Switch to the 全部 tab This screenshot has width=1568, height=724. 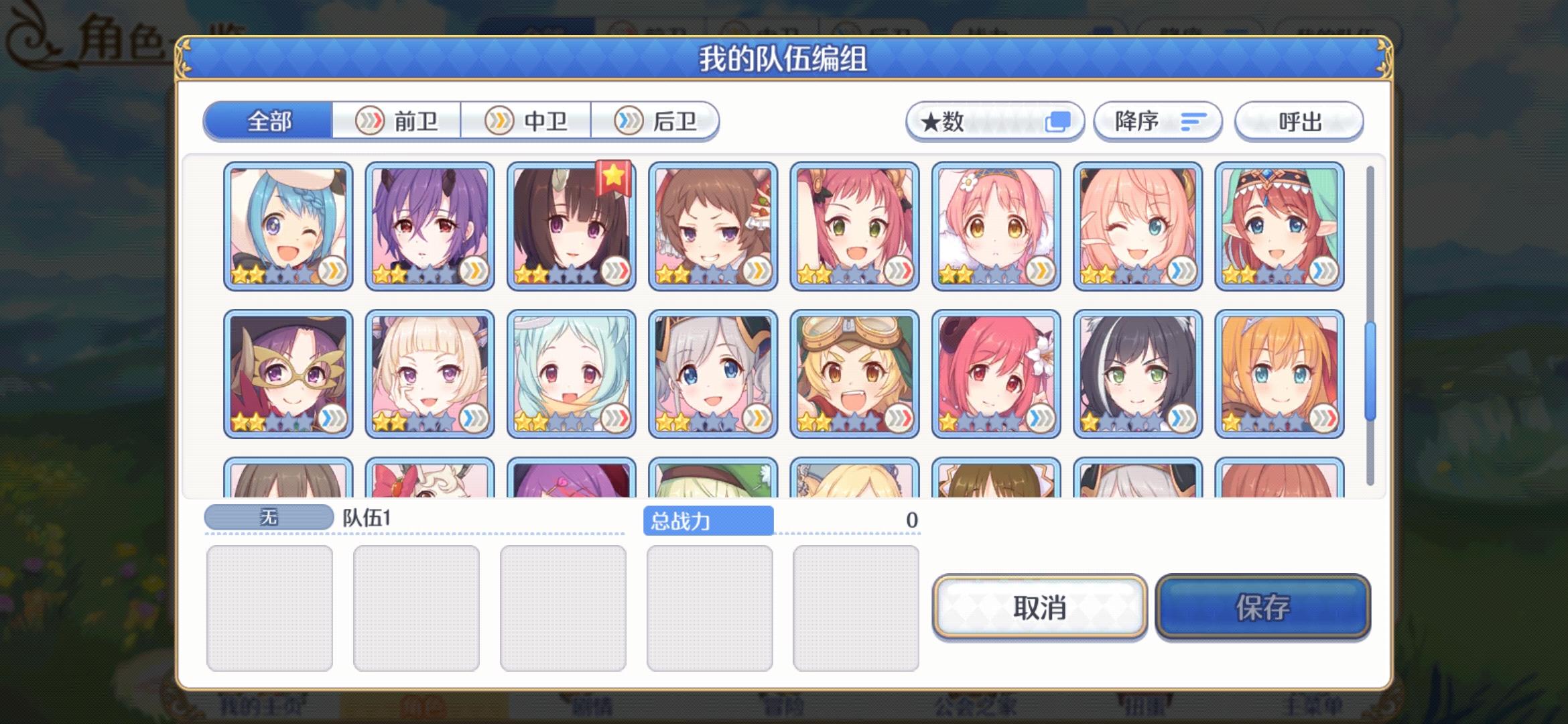pyautogui.click(x=268, y=121)
